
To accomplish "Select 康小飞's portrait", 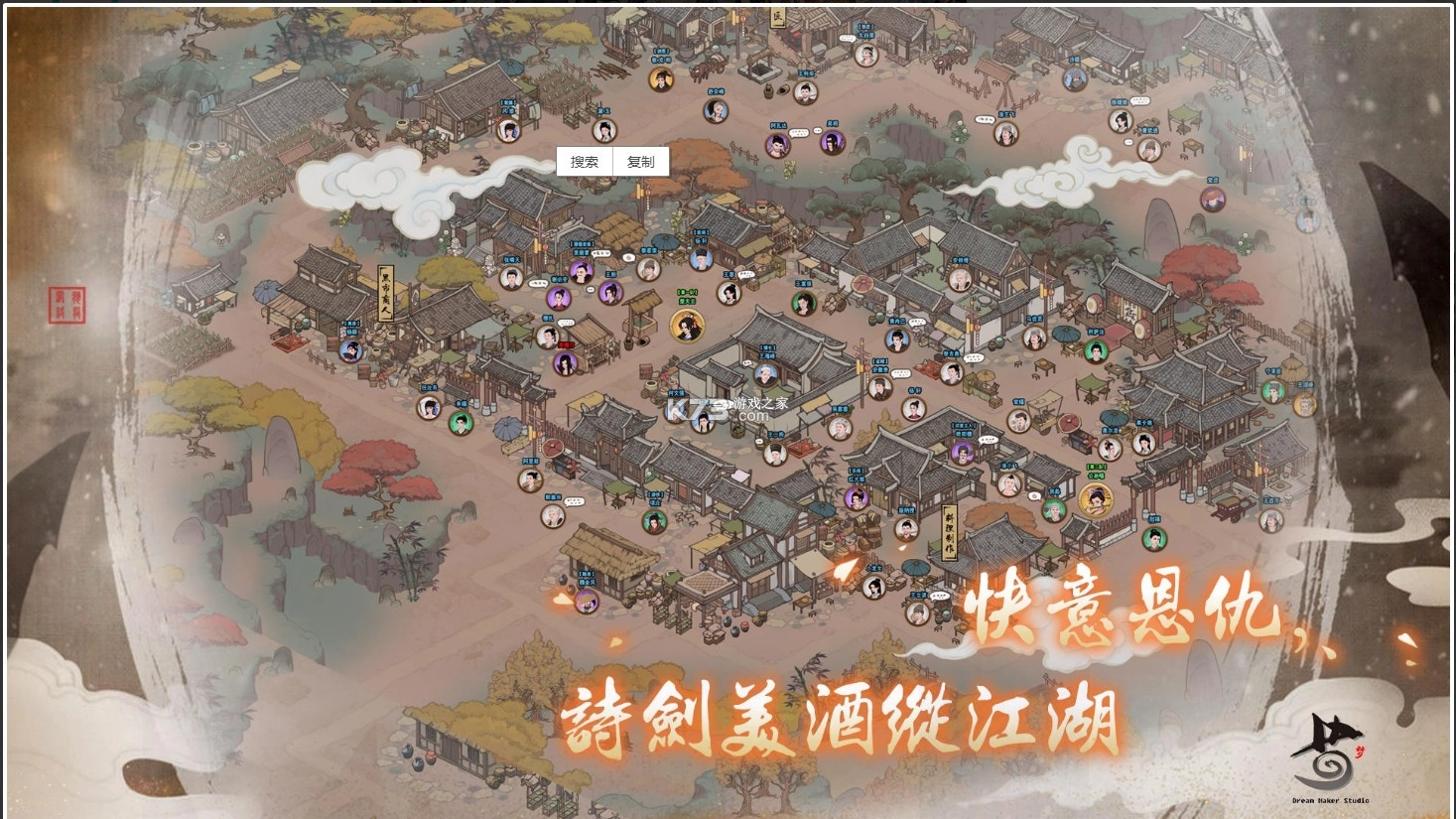I will tap(1007, 485).
